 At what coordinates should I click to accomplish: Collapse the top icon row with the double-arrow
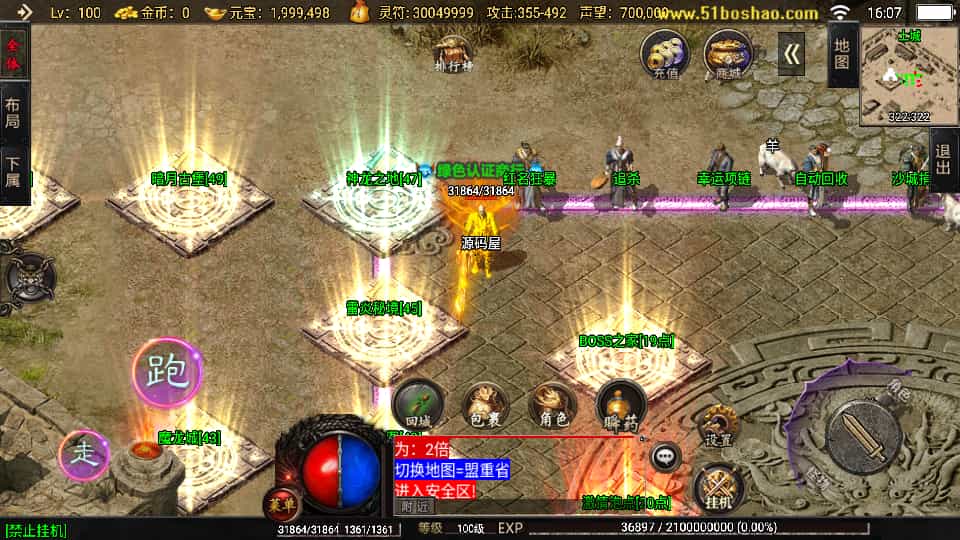point(791,54)
